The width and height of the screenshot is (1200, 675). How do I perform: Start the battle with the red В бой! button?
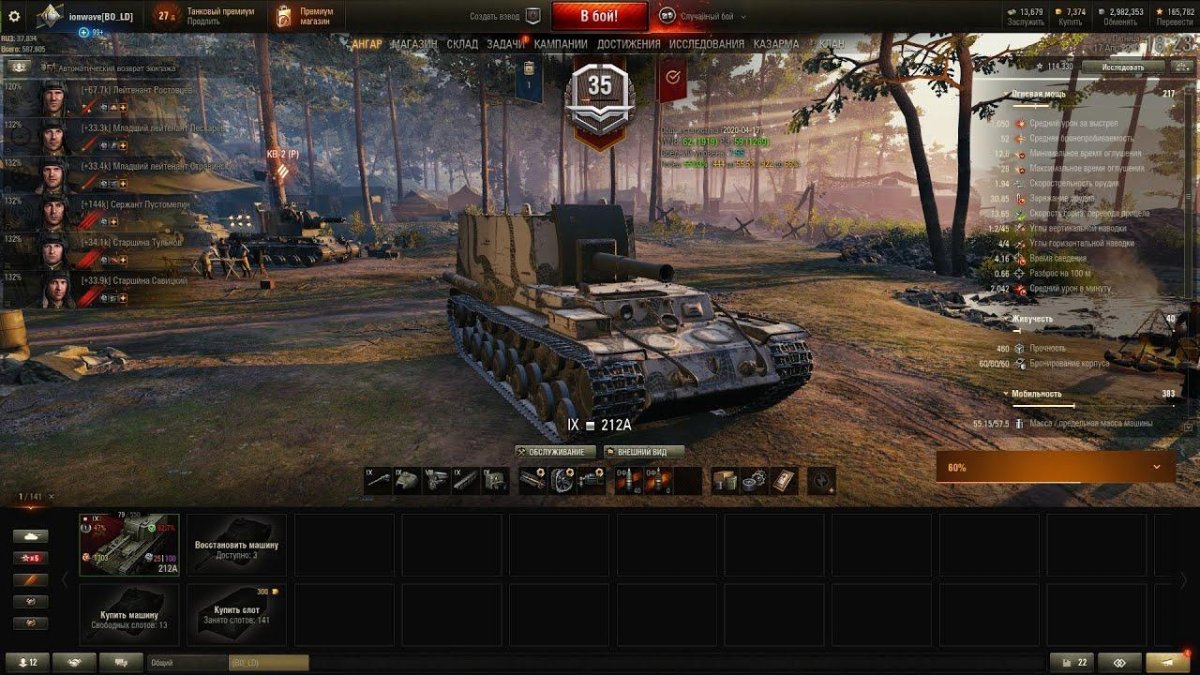point(599,16)
